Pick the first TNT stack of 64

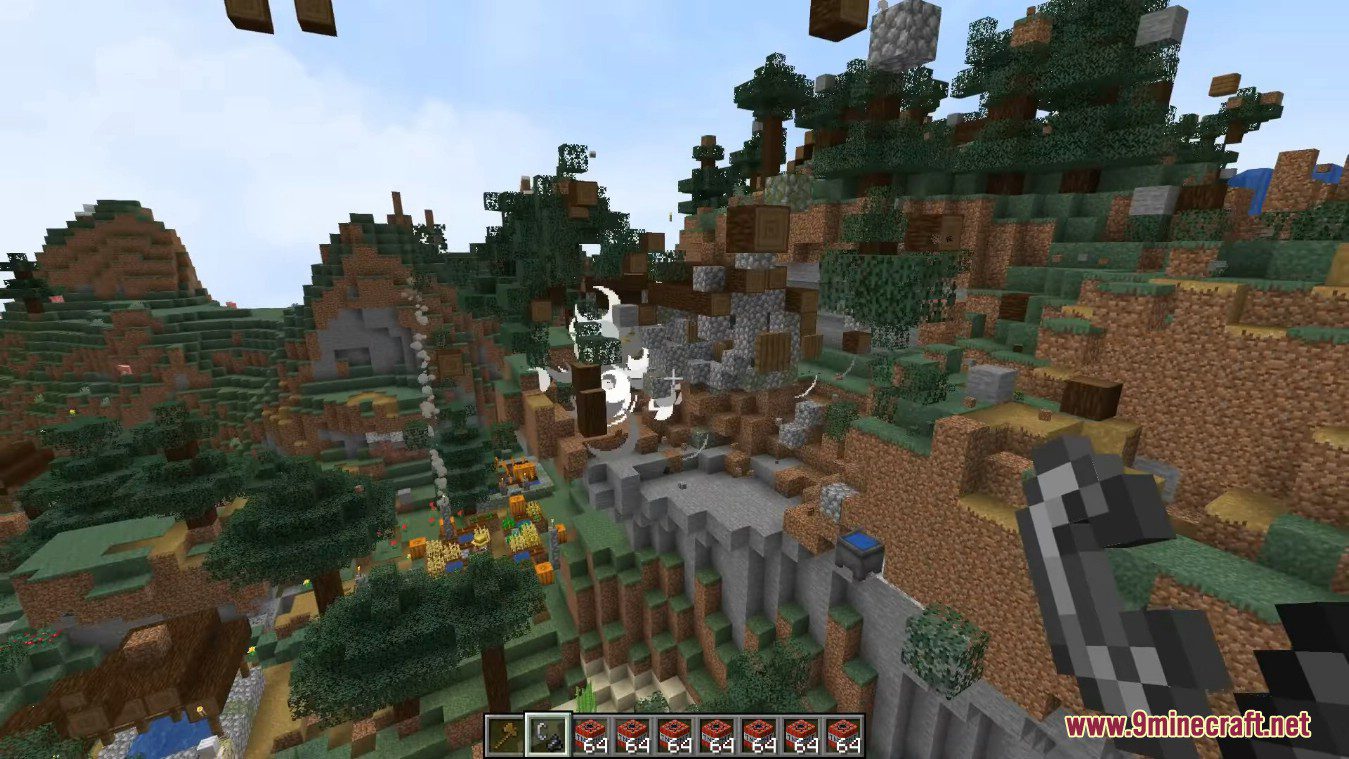click(x=592, y=733)
